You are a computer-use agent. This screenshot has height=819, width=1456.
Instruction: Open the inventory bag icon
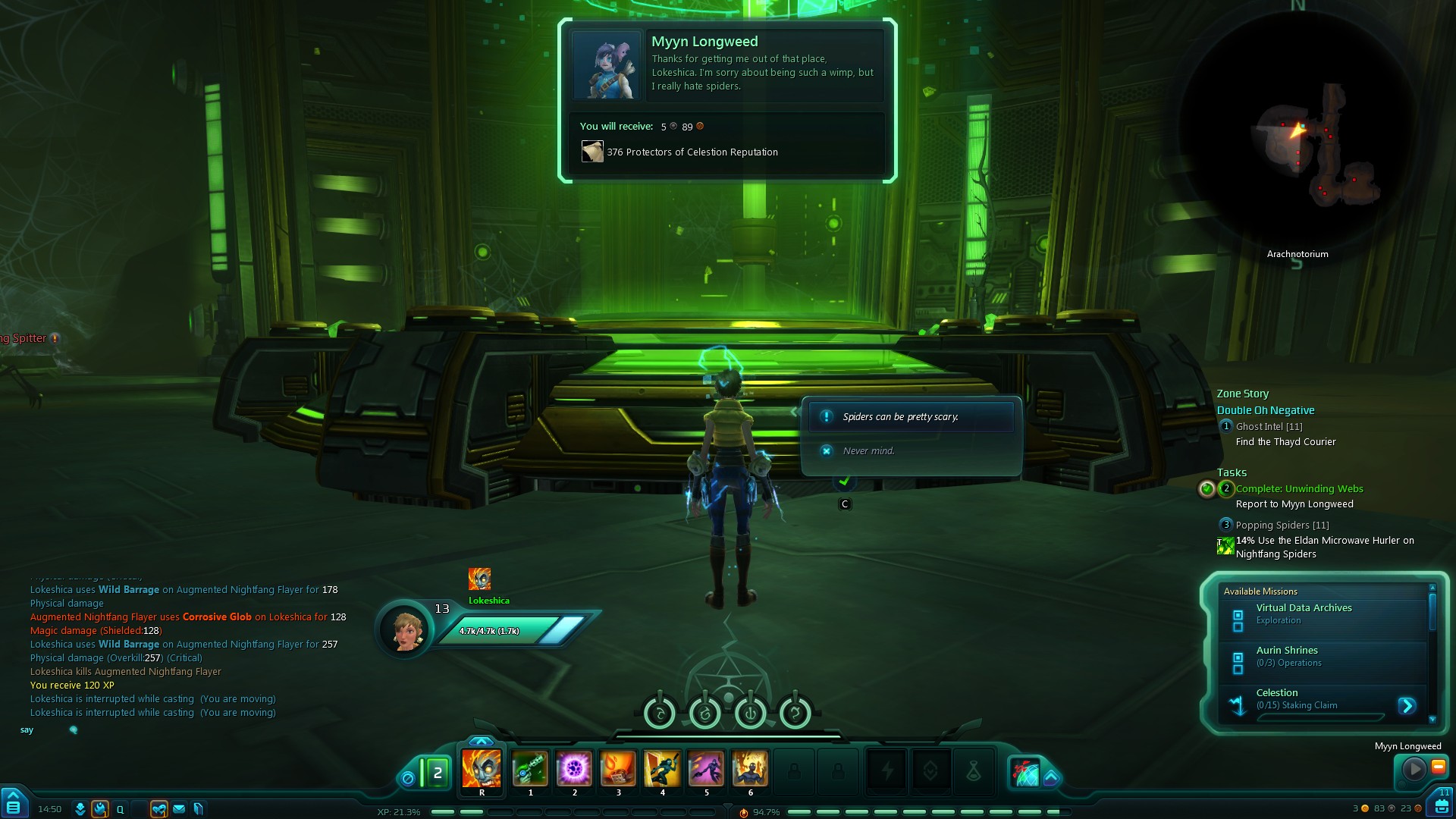pos(1441,805)
